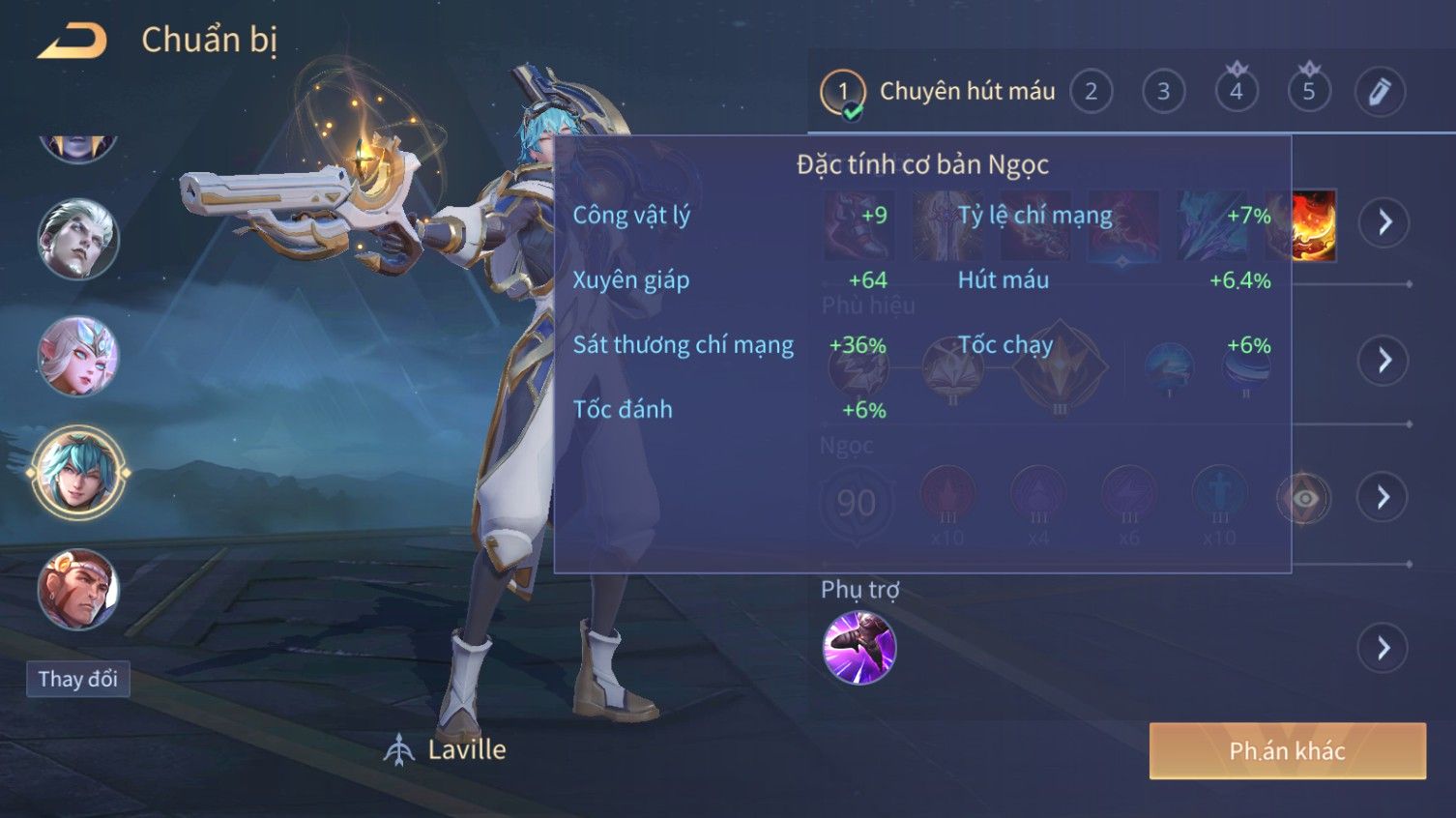Click the Phán khác button
The height and width of the screenshot is (818, 1456).
point(1287,750)
